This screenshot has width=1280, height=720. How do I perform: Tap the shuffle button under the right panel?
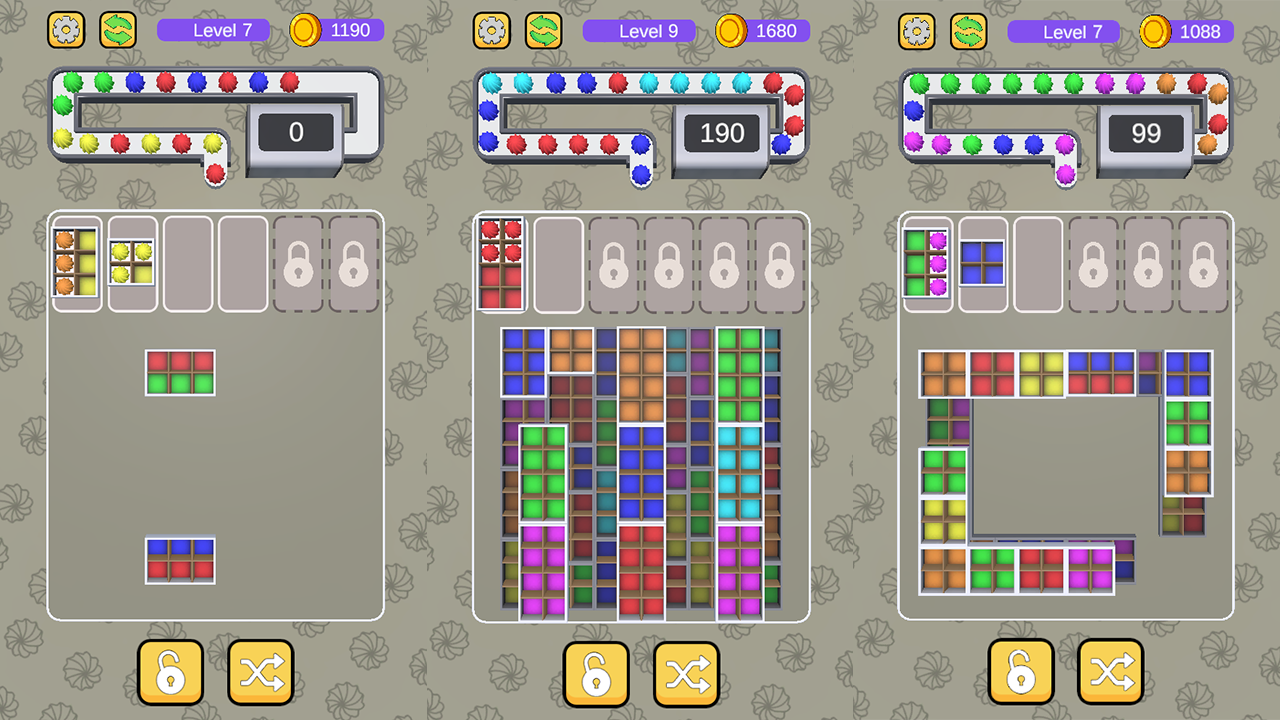[x=1111, y=674]
